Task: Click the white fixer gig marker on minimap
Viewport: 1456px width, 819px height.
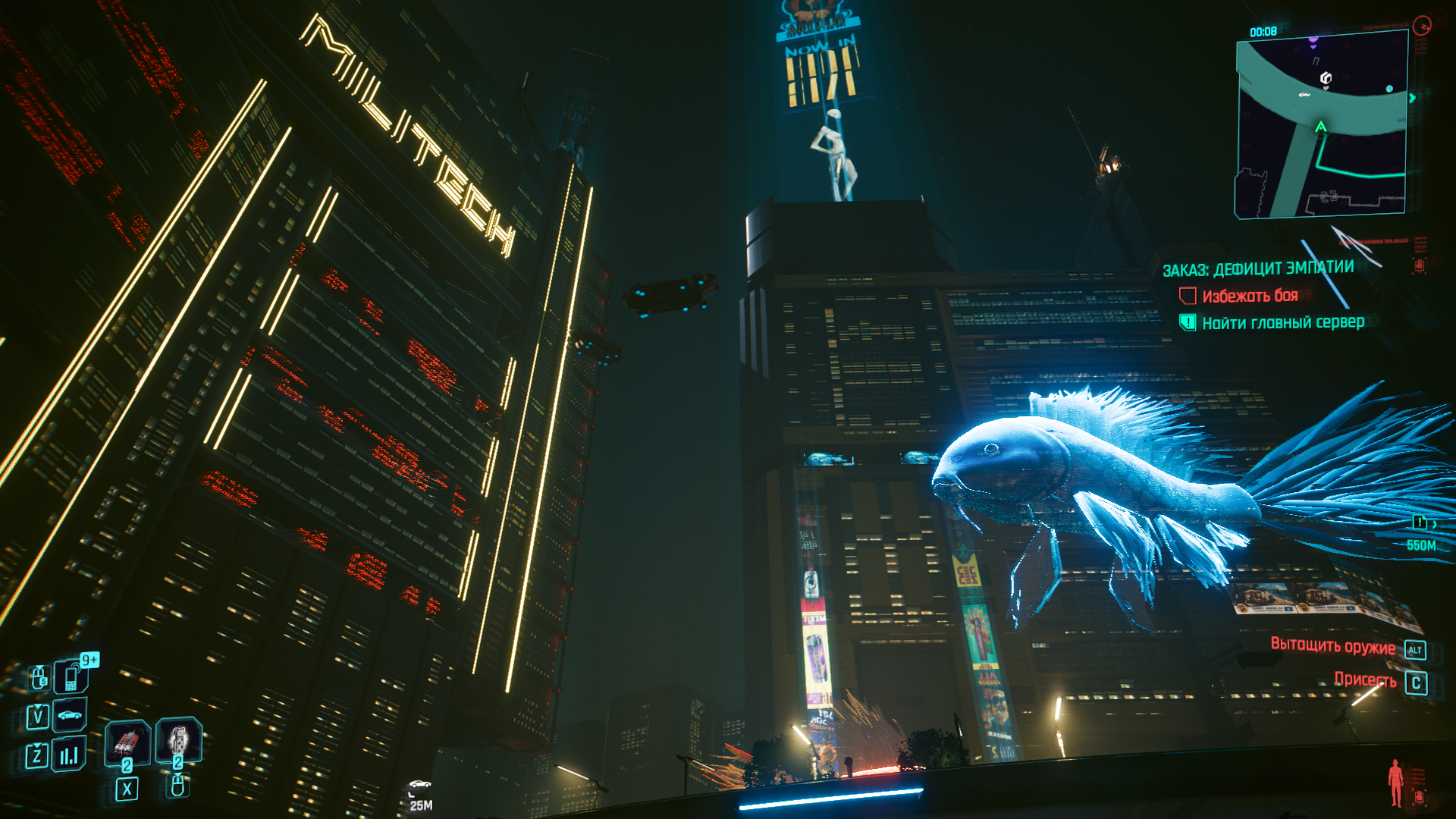Action: click(1326, 78)
